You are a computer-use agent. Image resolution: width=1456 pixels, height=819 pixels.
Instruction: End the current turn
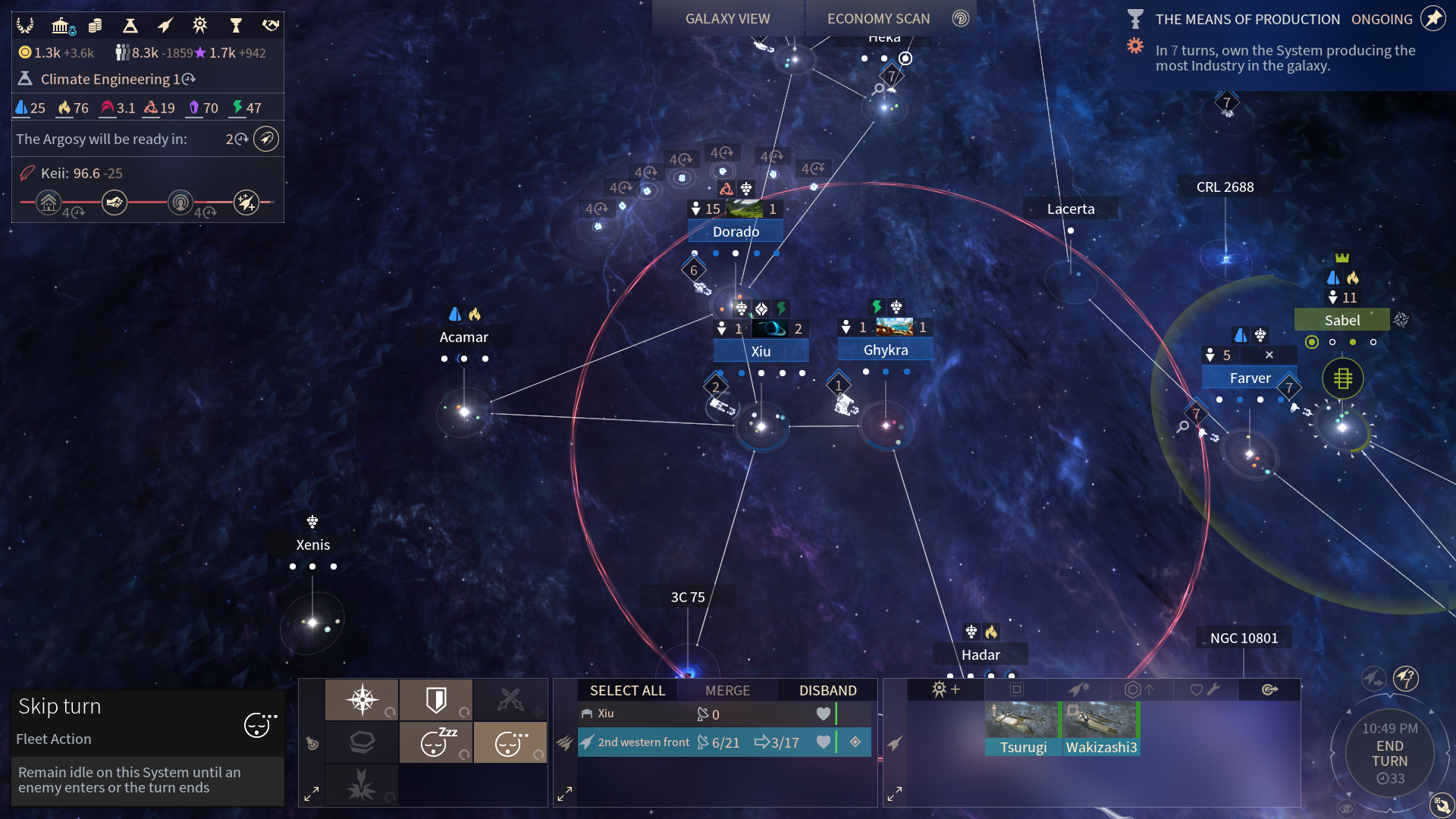coord(1389,754)
